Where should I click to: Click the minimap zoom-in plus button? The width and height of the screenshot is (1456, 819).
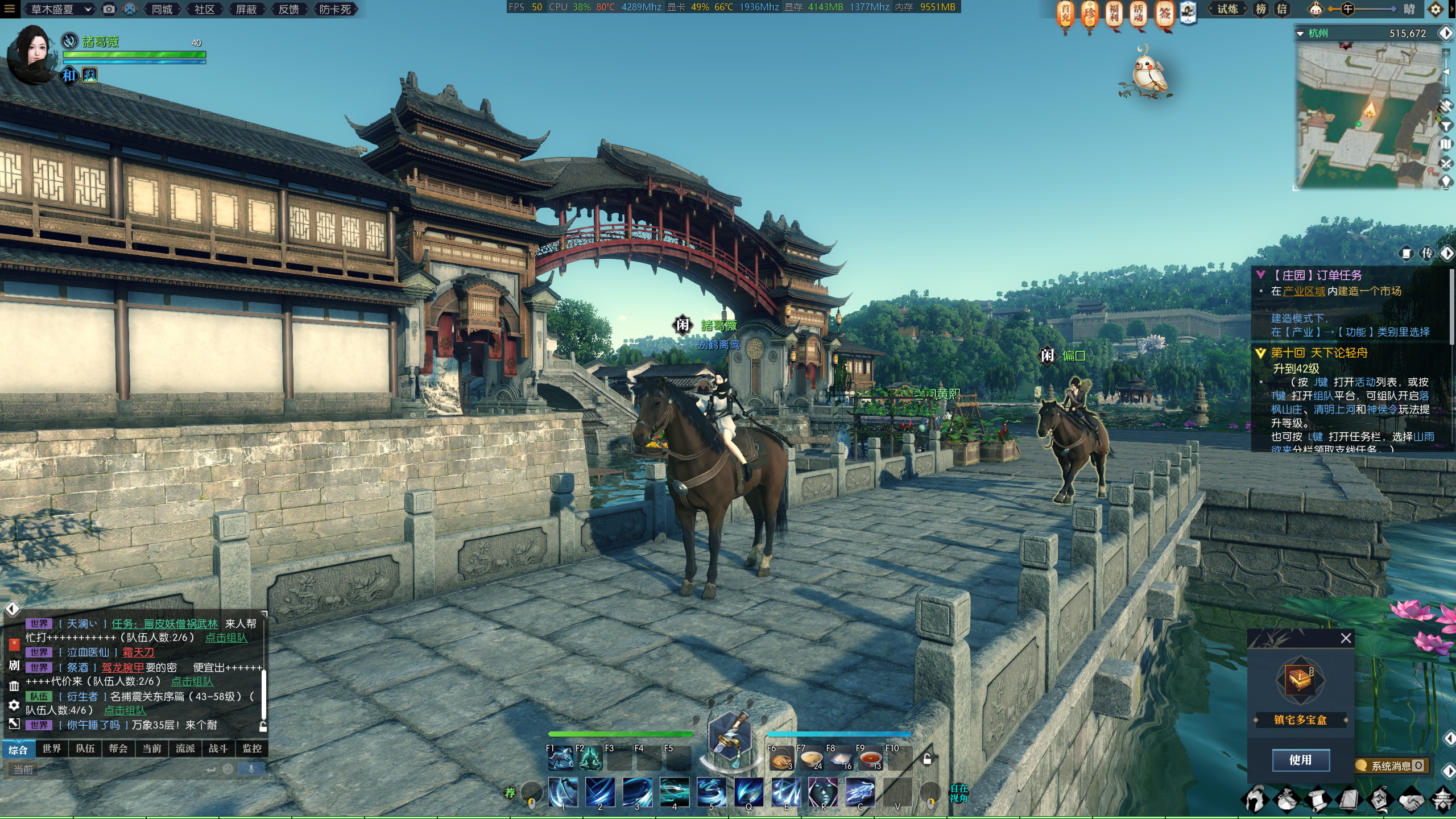pos(1446,52)
